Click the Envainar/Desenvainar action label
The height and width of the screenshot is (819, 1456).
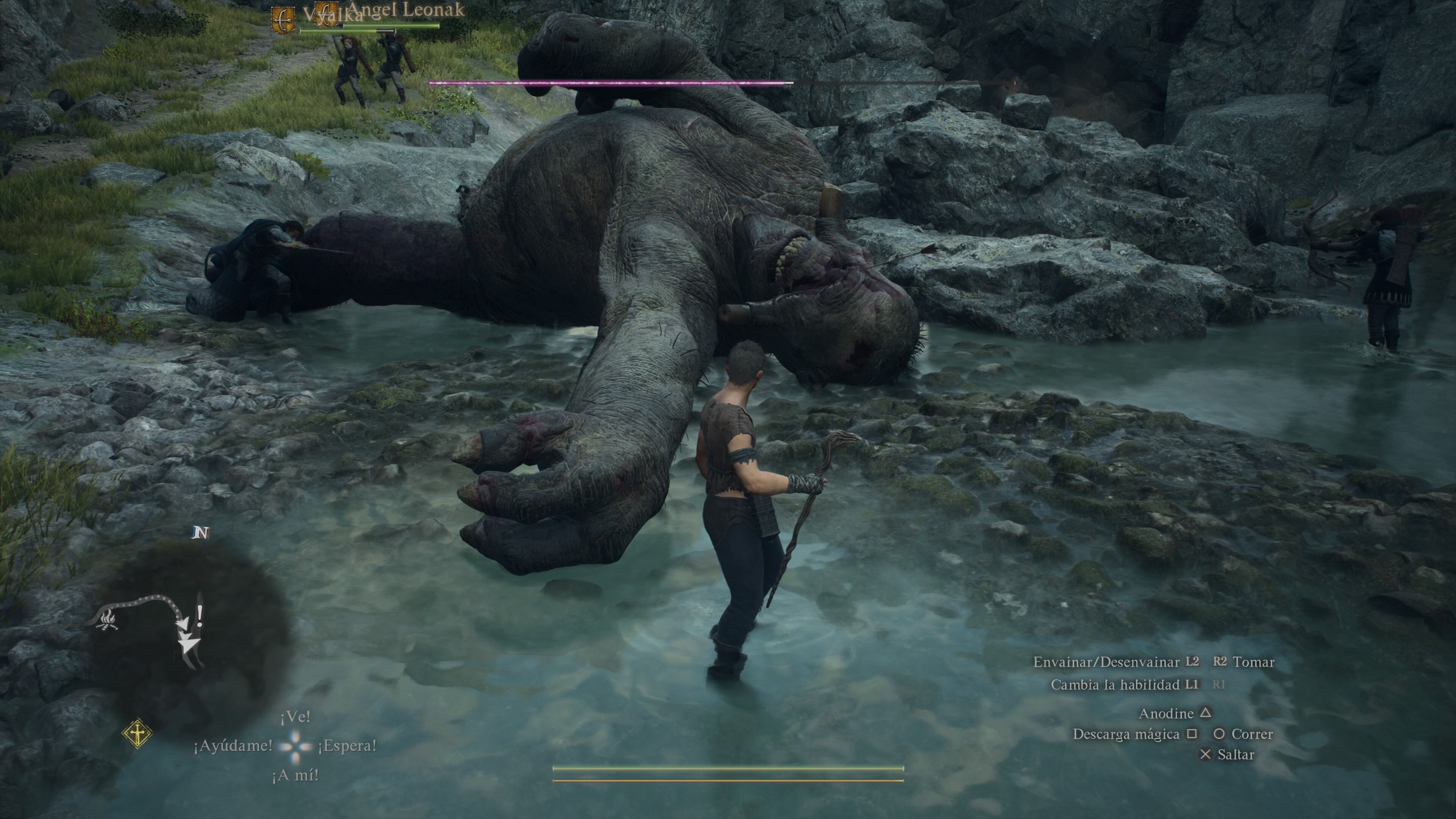pyautogui.click(x=1106, y=662)
